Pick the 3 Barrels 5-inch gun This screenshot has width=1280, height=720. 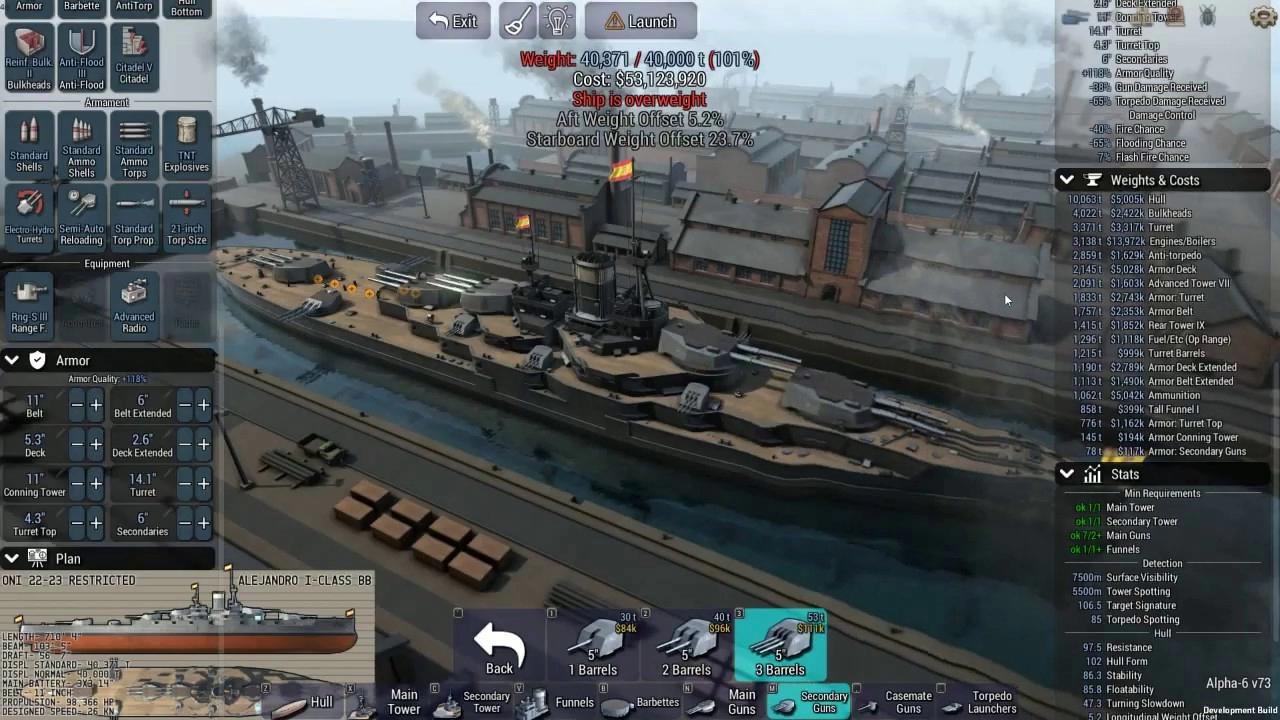coord(780,647)
